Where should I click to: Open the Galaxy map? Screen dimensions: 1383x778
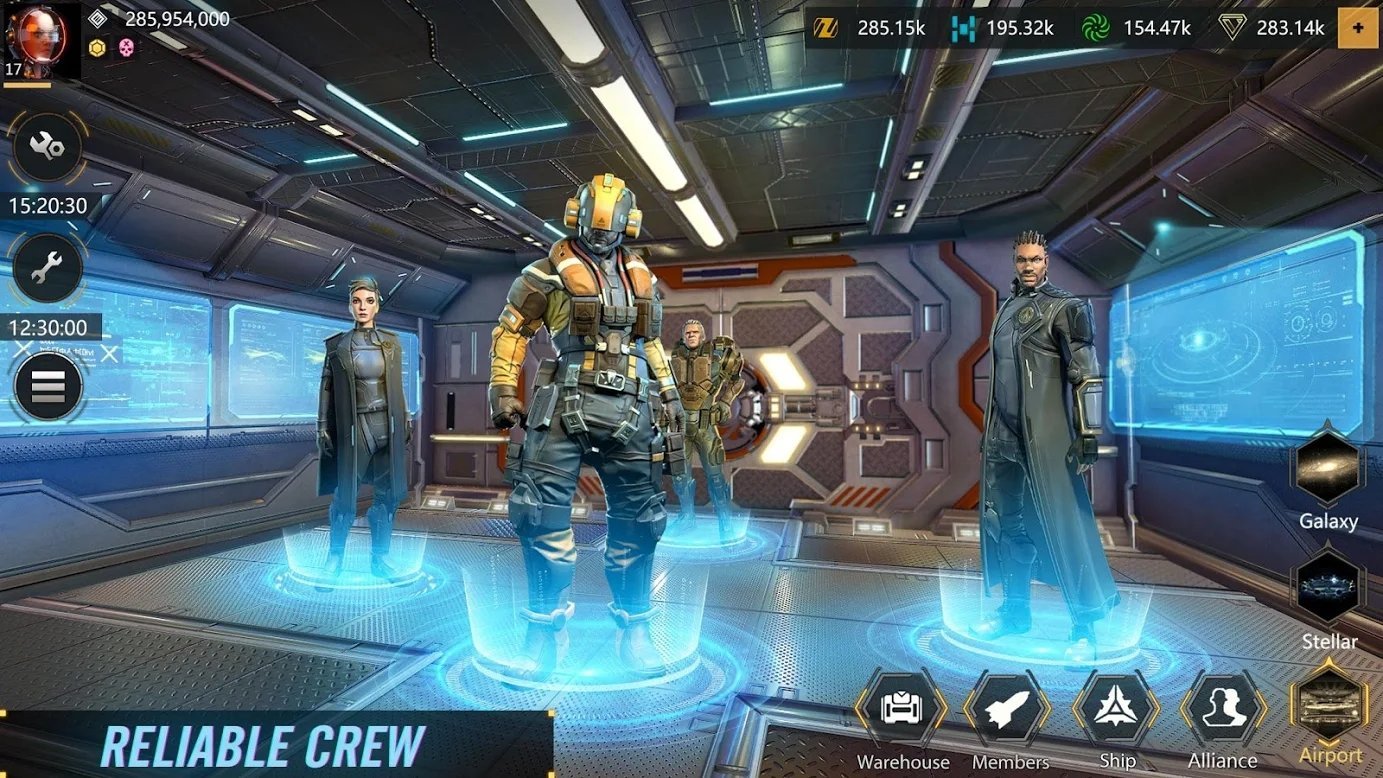pyautogui.click(x=1329, y=468)
